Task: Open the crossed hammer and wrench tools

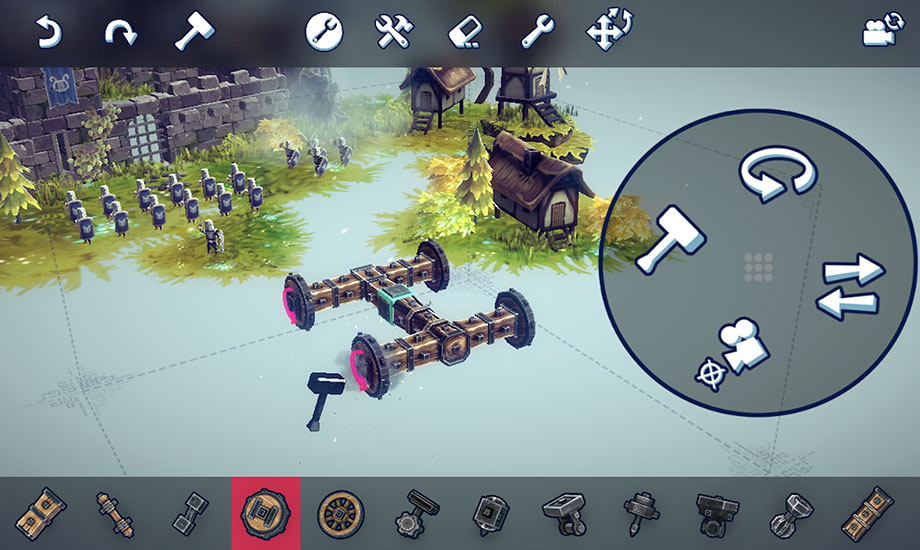Action: click(x=394, y=32)
